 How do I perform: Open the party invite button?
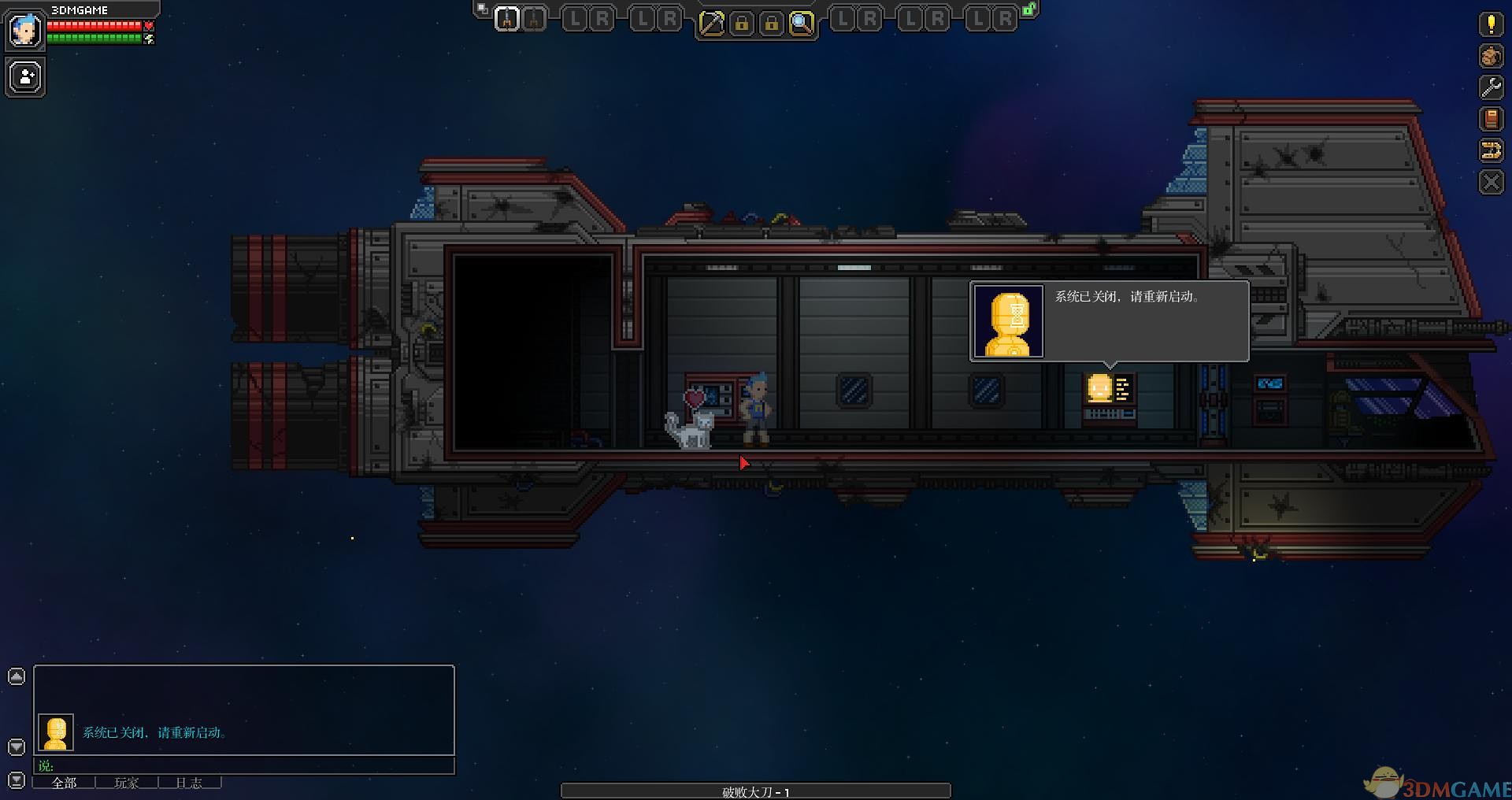[25, 77]
